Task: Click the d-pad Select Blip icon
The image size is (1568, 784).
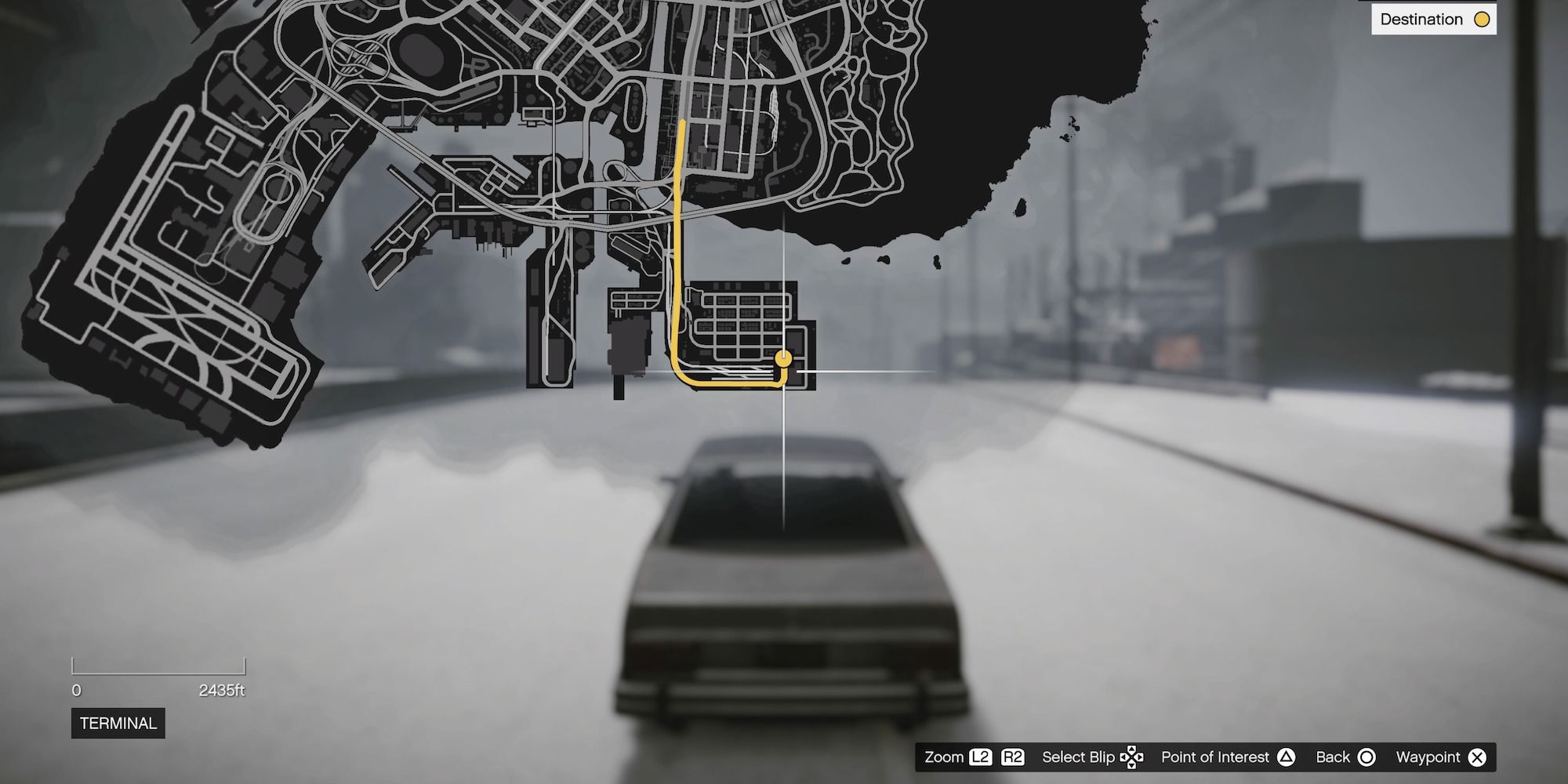Action: 1131,757
